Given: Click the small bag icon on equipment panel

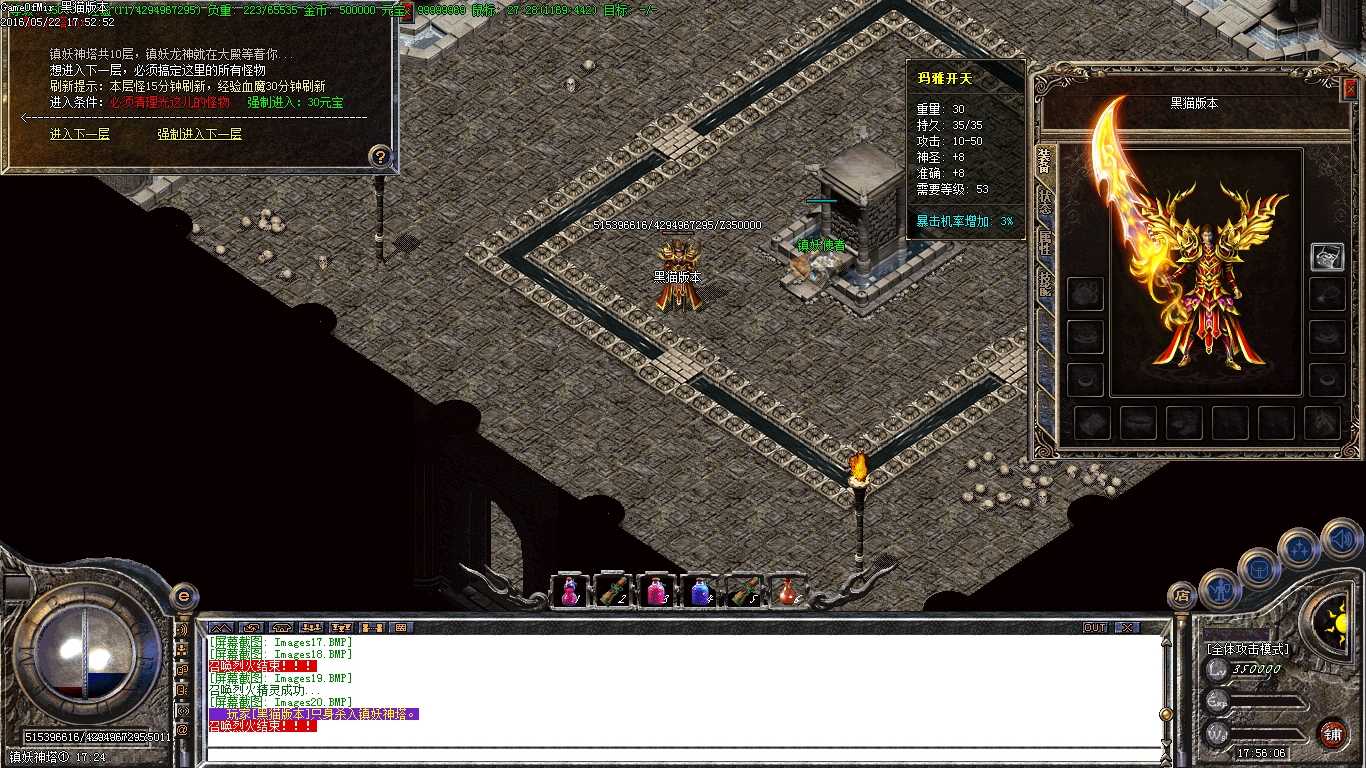Looking at the screenshot, I should pyautogui.click(x=1327, y=256).
